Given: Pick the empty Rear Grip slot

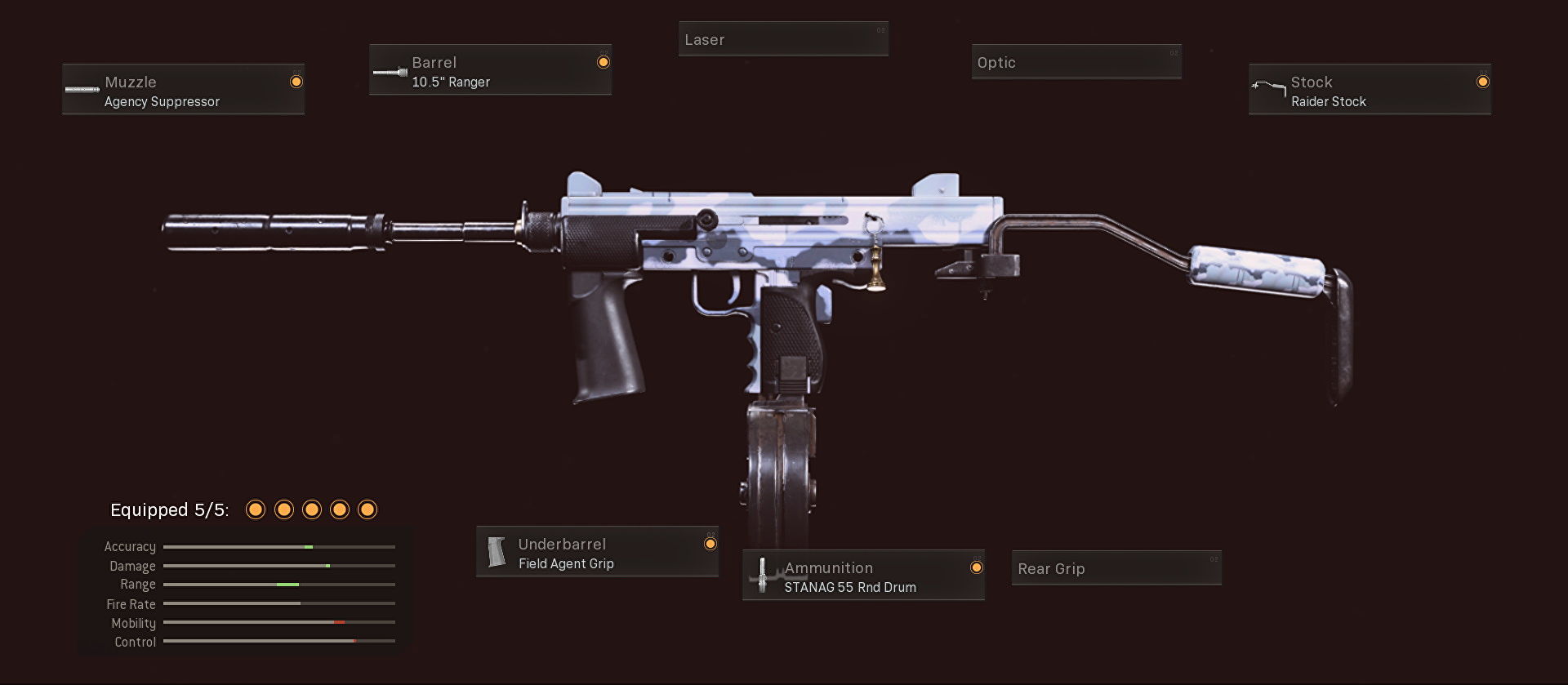Looking at the screenshot, I should click(x=1116, y=568).
